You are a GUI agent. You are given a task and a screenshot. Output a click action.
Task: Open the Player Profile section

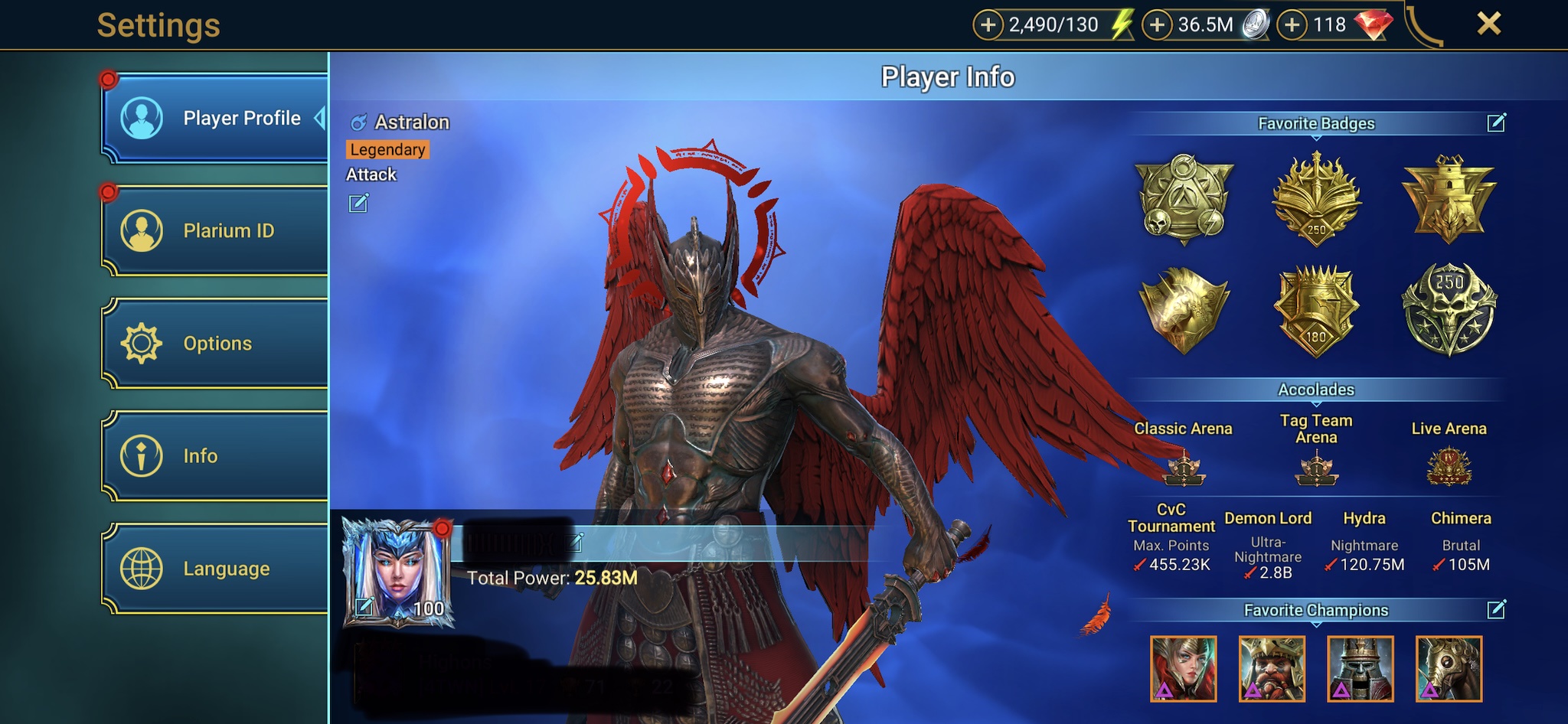(215, 119)
